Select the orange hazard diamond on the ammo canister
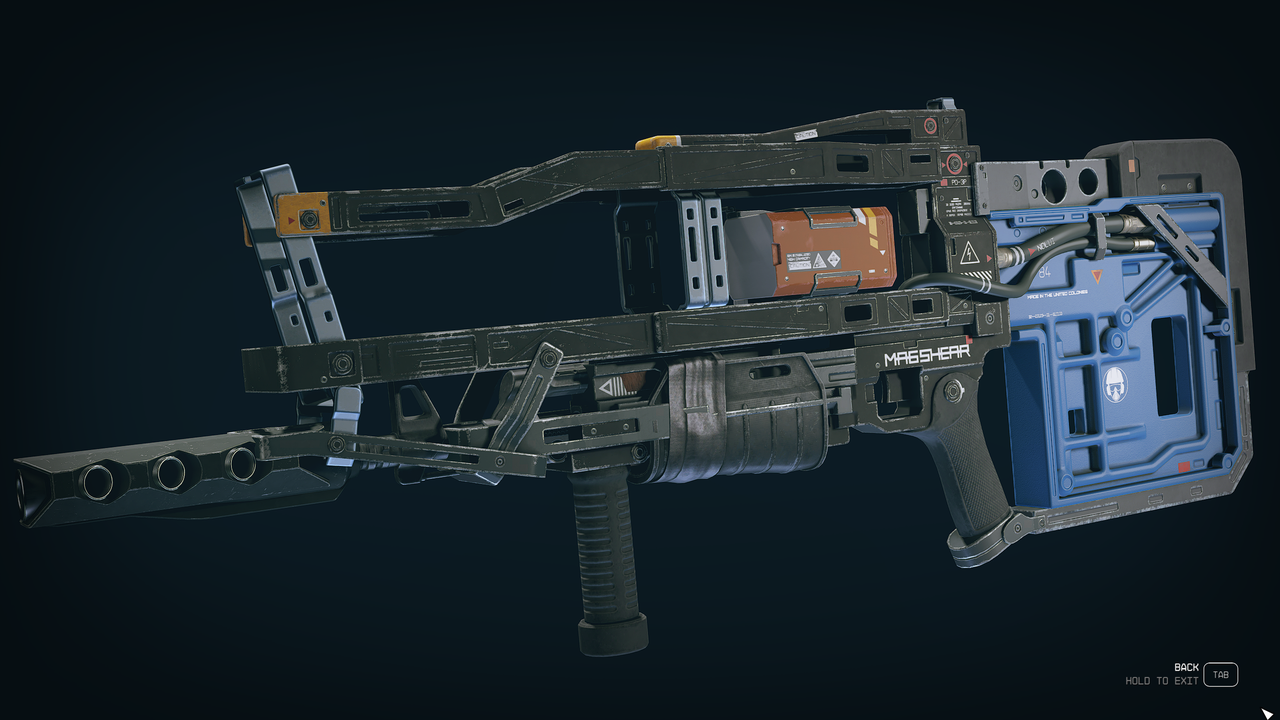The image size is (1280, 720). pos(834,259)
